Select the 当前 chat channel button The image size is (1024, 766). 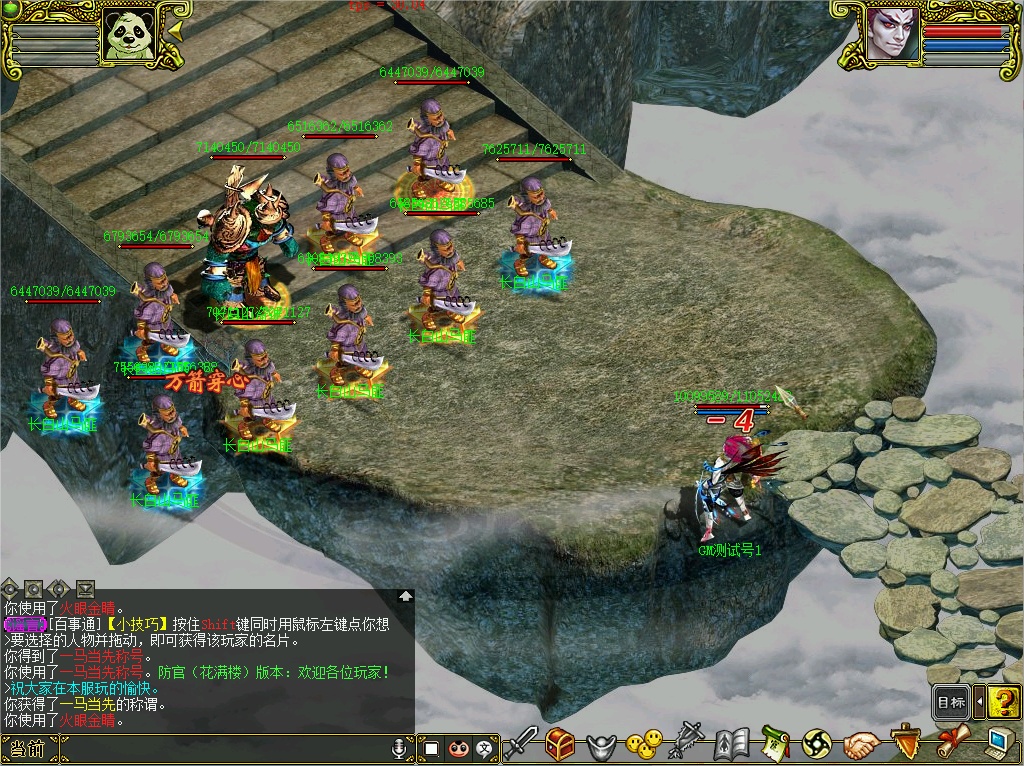(x=28, y=748)
